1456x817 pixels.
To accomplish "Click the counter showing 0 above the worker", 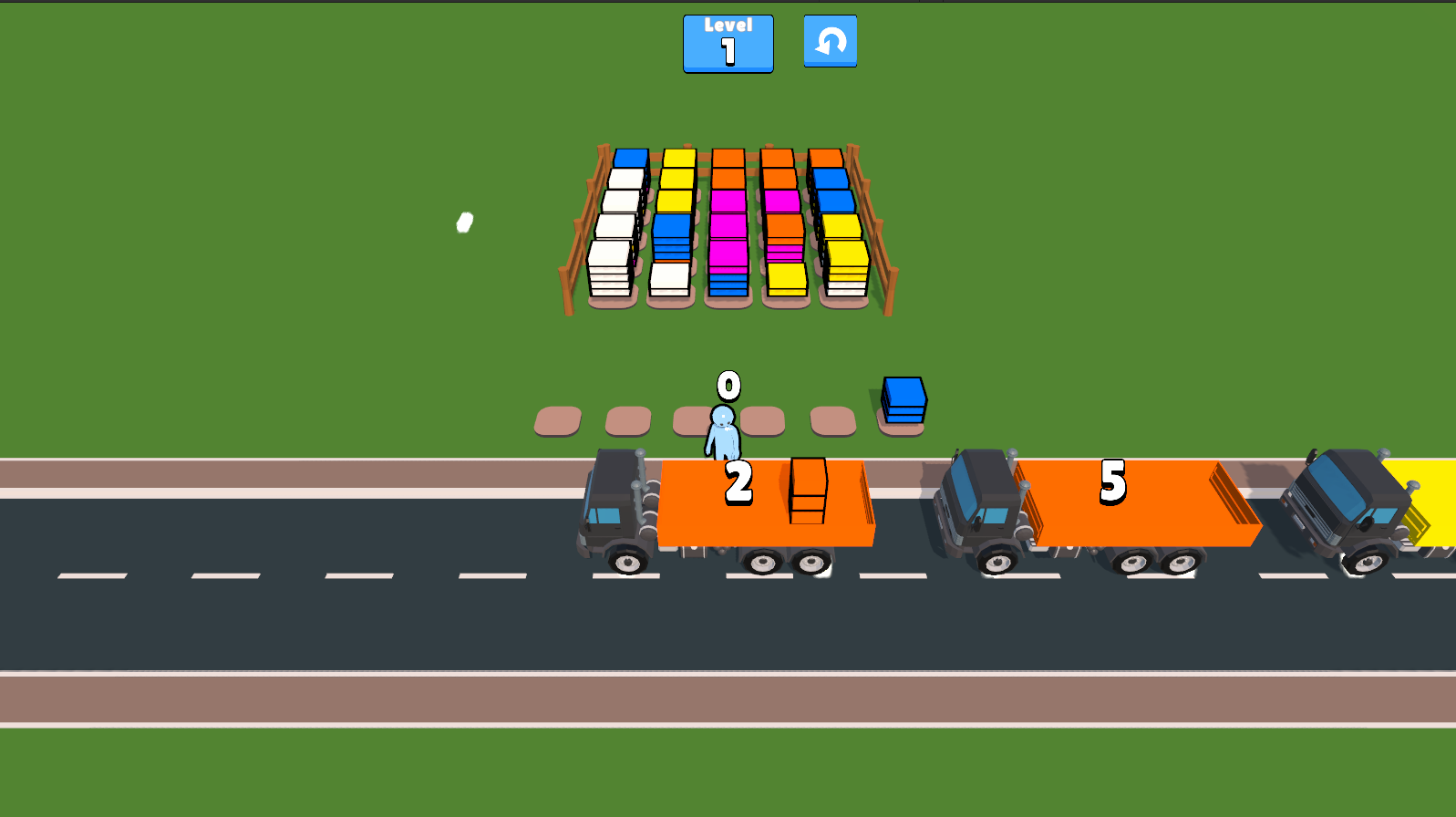I will pos(727,387).
